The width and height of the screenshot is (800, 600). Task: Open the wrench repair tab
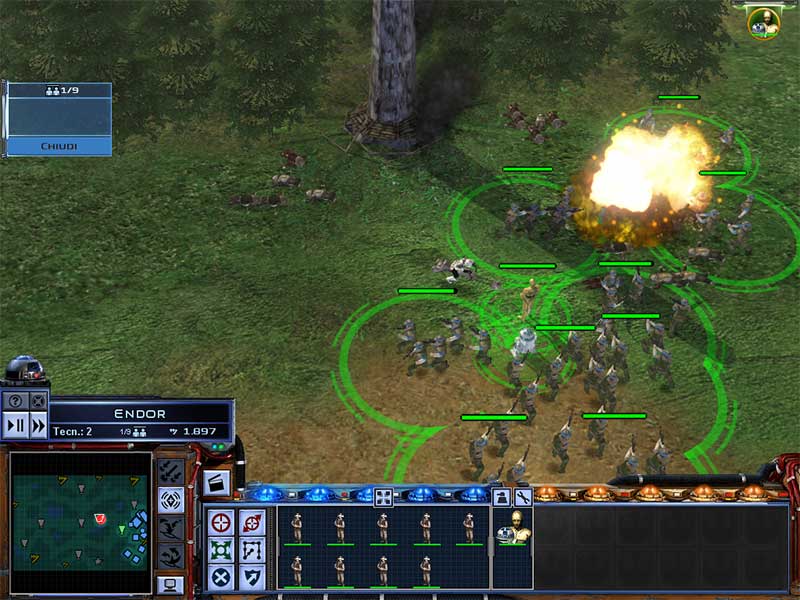tap(522, 496)
